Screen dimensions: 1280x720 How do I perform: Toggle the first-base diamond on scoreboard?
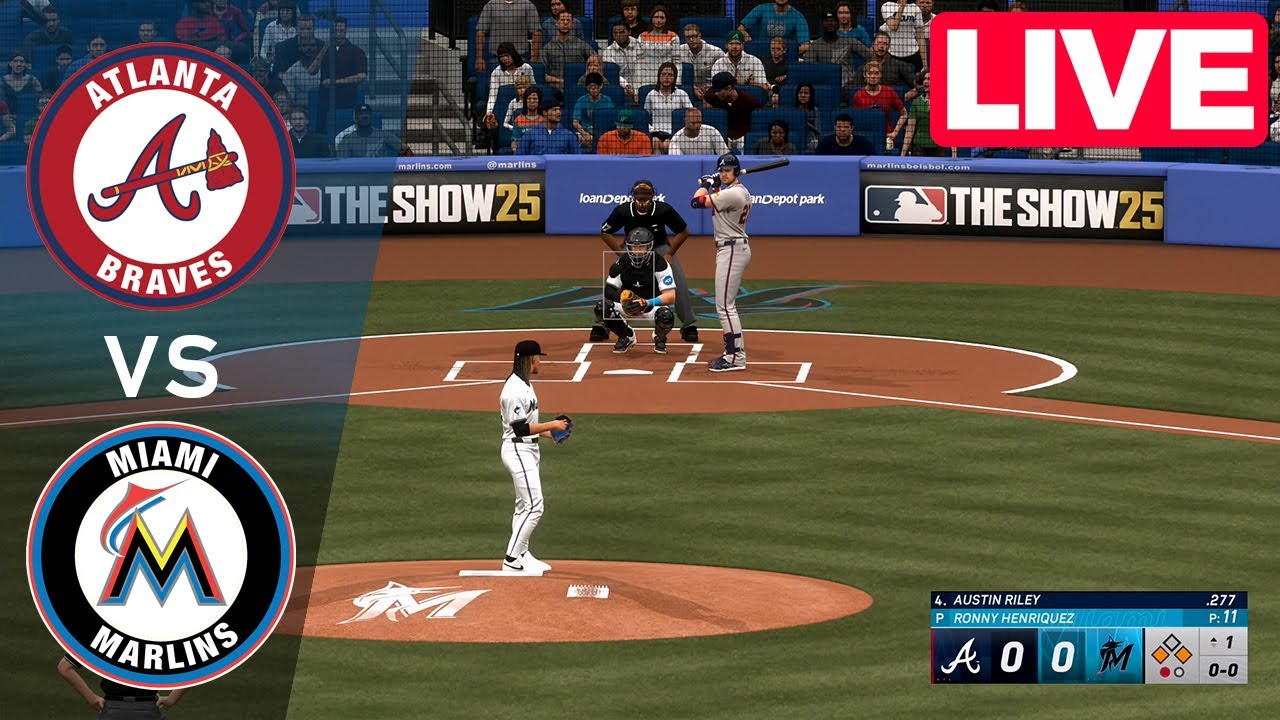tap(1183, 655)
